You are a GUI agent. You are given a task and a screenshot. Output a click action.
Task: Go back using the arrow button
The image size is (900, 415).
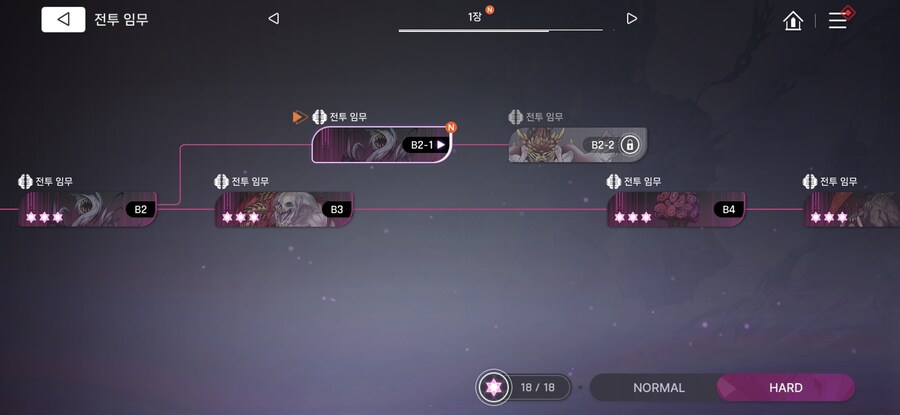coord(63,19)
